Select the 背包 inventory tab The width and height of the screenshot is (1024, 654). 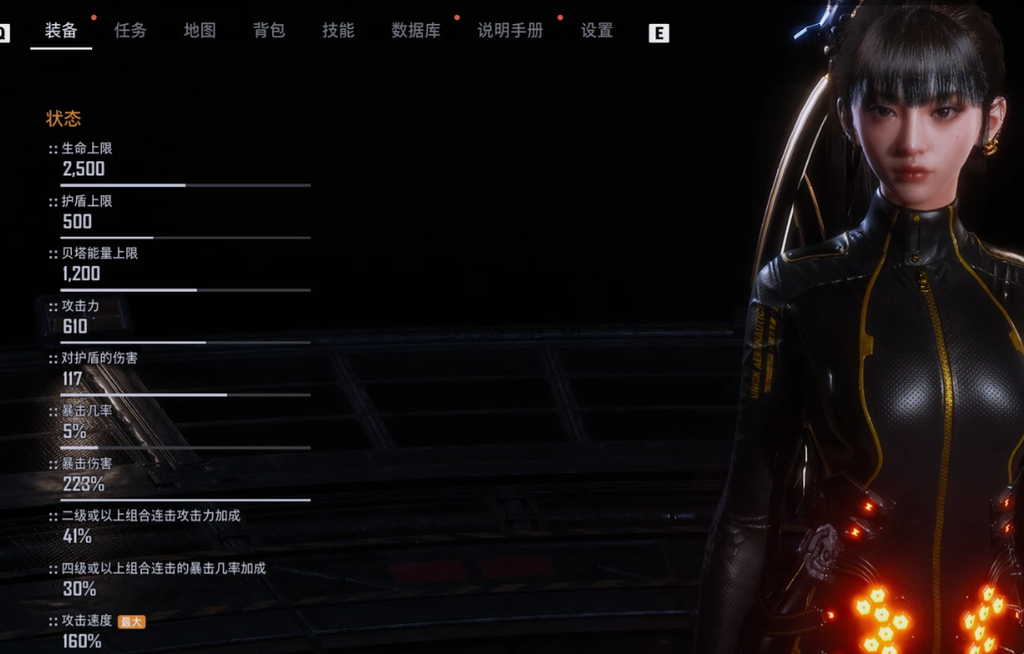(x=269, y=31)
